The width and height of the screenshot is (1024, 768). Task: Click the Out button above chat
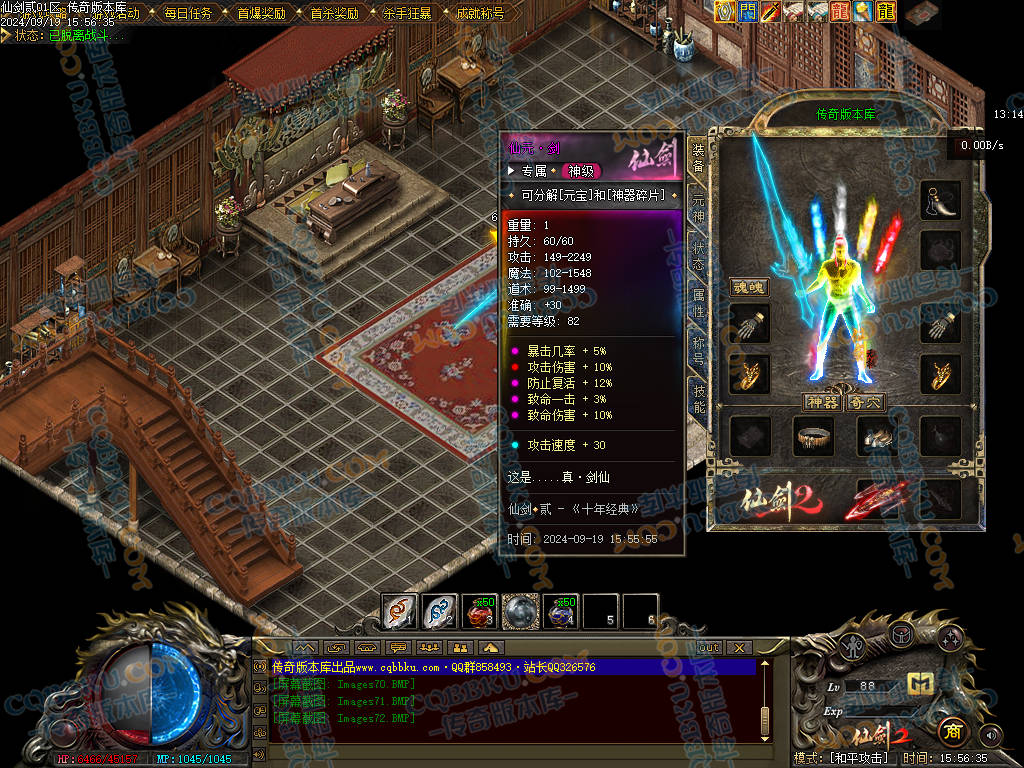(708, 647)
